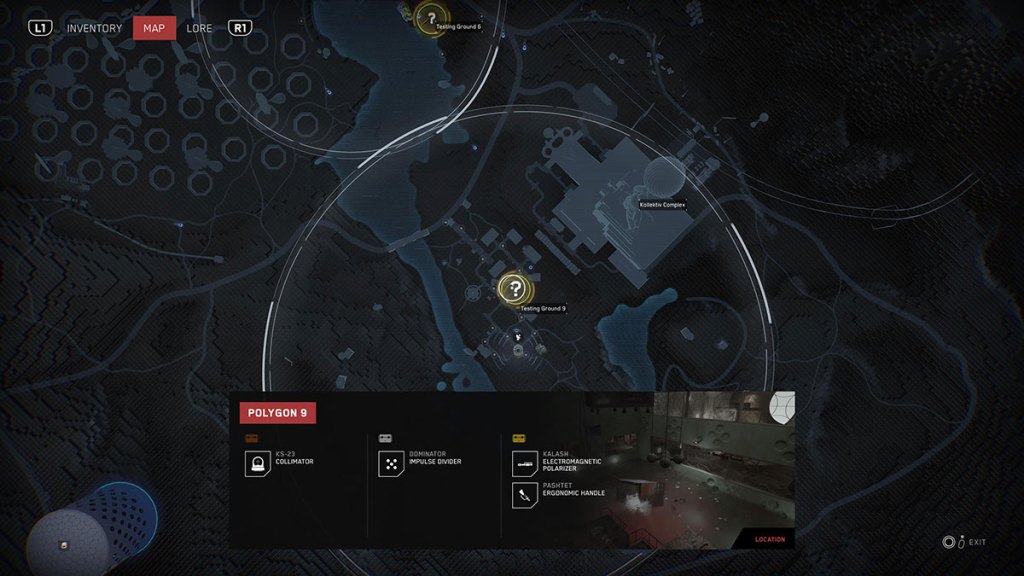The width and height of the screenshot is (1024, 576).
Task: Click the red Polygon 9 title banner
Action: 277,412
